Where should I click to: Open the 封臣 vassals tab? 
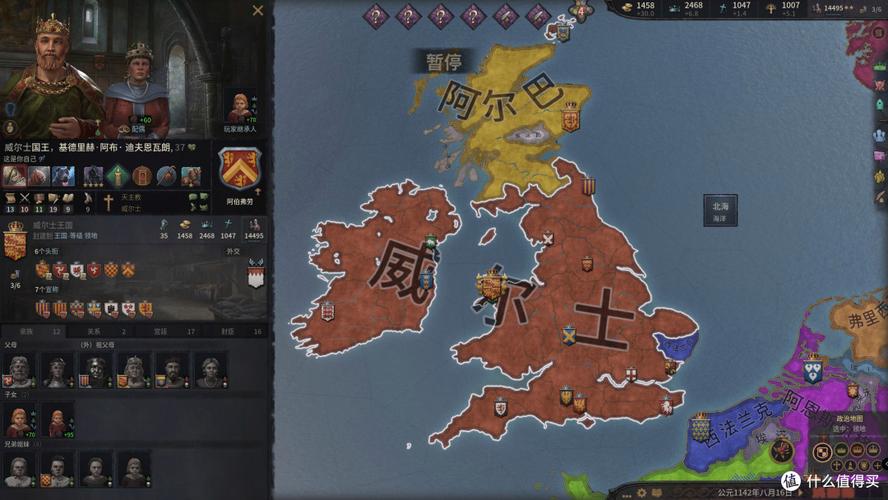[x=227, y=331]
